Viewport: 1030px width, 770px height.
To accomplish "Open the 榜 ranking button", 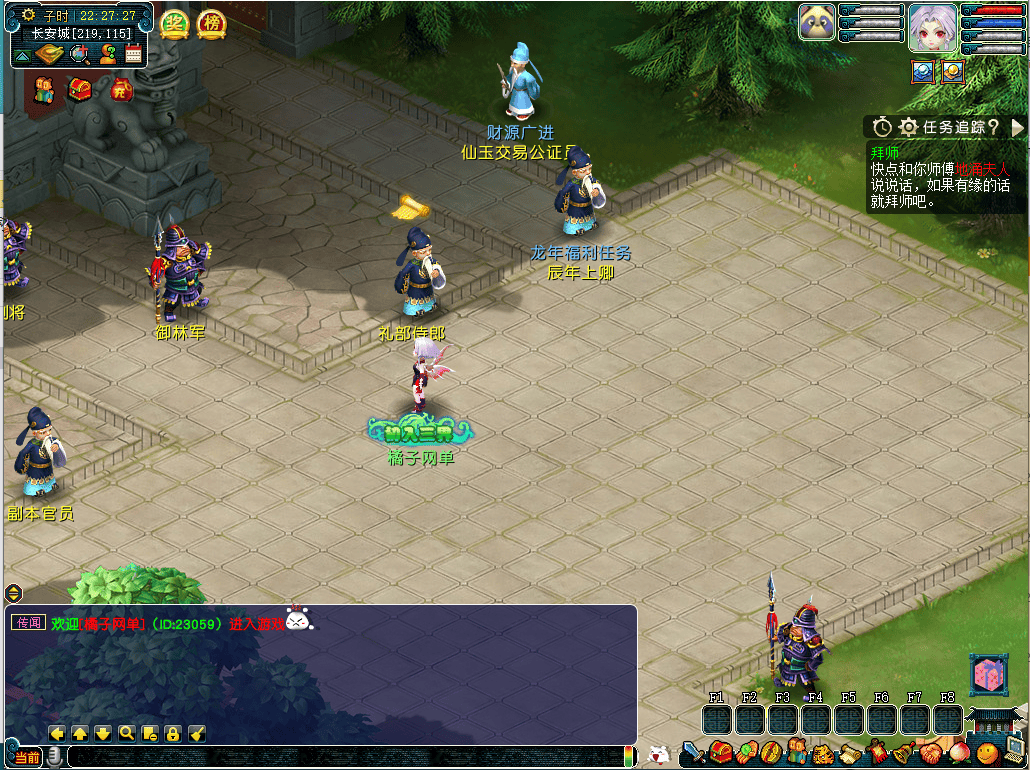I will pyautogui.click(x=211, y=23).
